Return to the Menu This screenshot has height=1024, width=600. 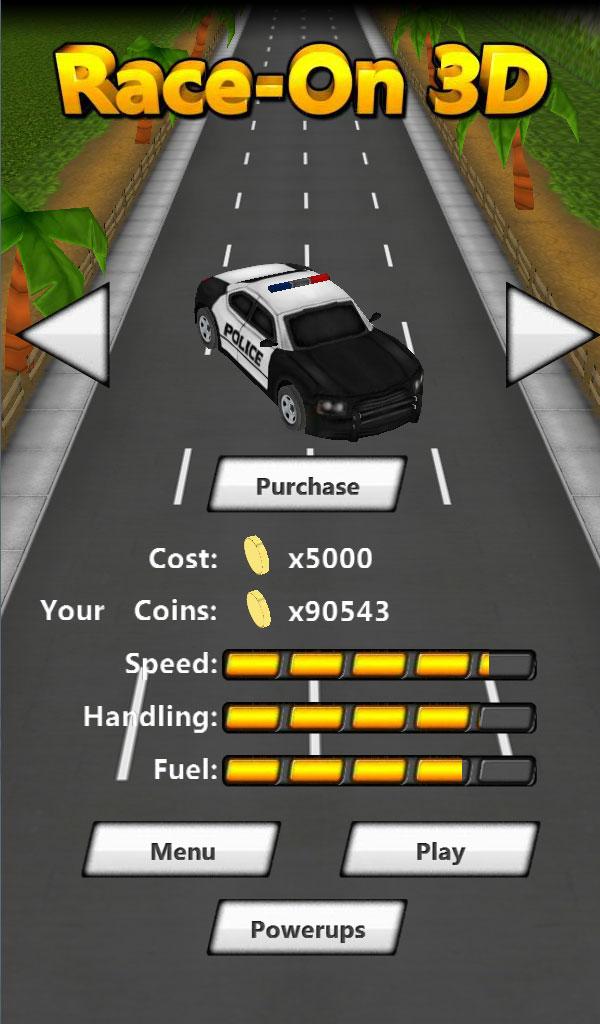183,851
